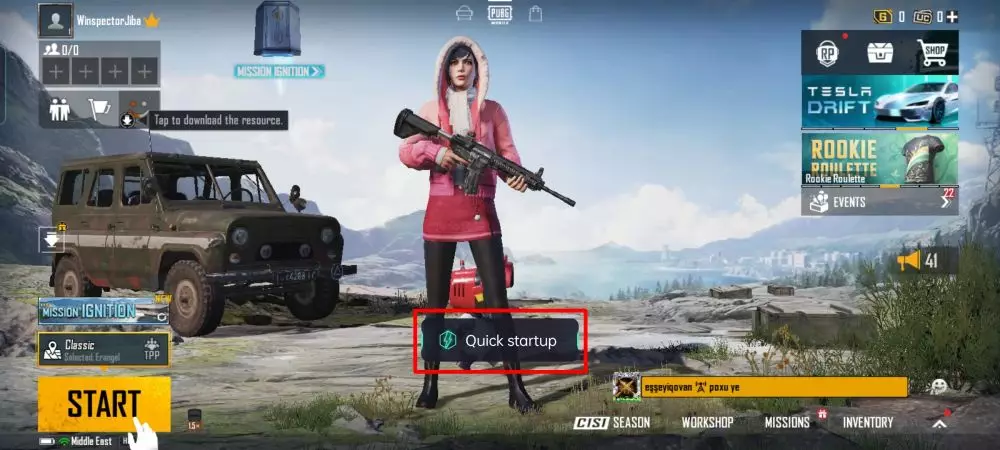Open the Rookie Roulette banner

880,159
